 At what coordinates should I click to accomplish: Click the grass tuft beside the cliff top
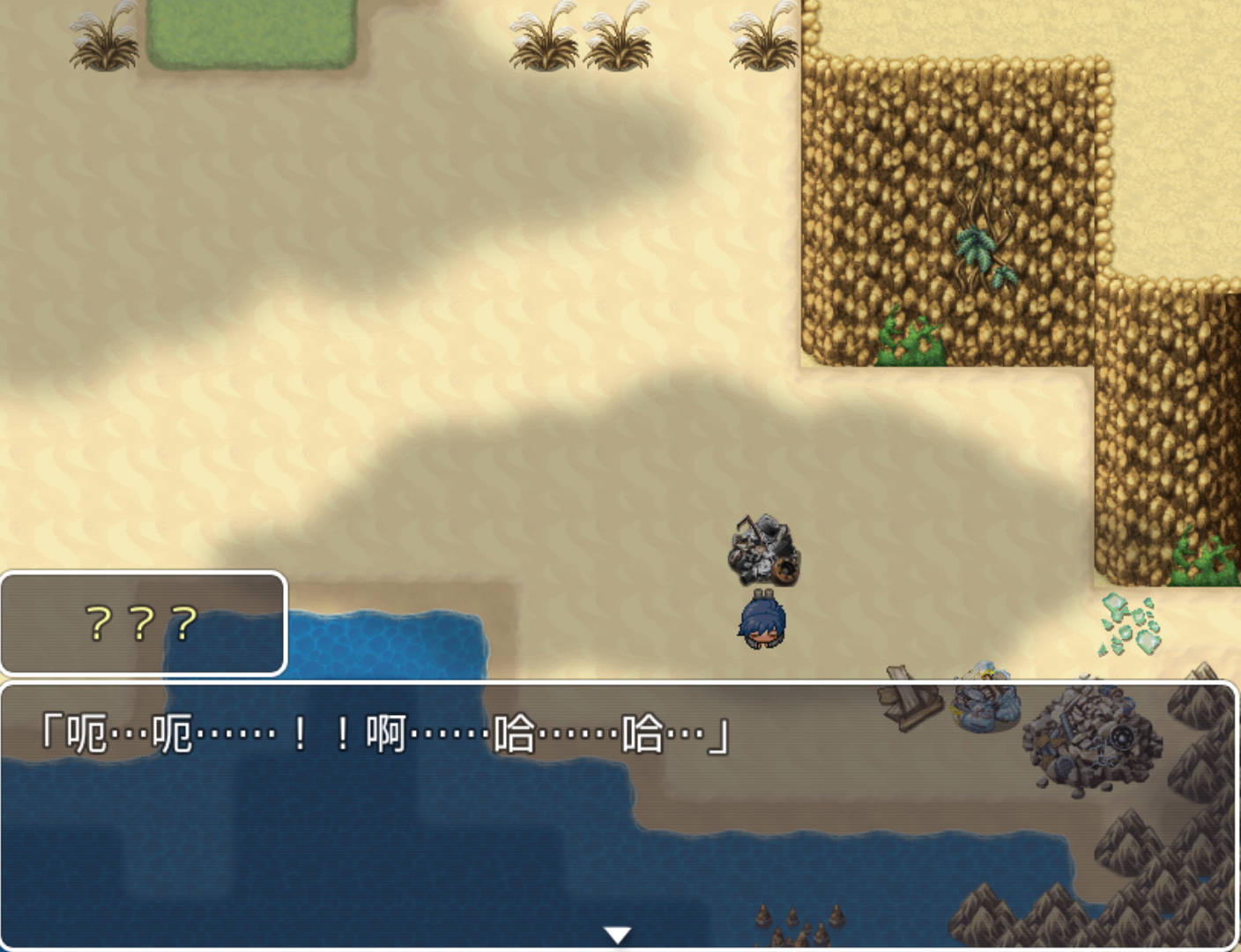coord(758,35)
